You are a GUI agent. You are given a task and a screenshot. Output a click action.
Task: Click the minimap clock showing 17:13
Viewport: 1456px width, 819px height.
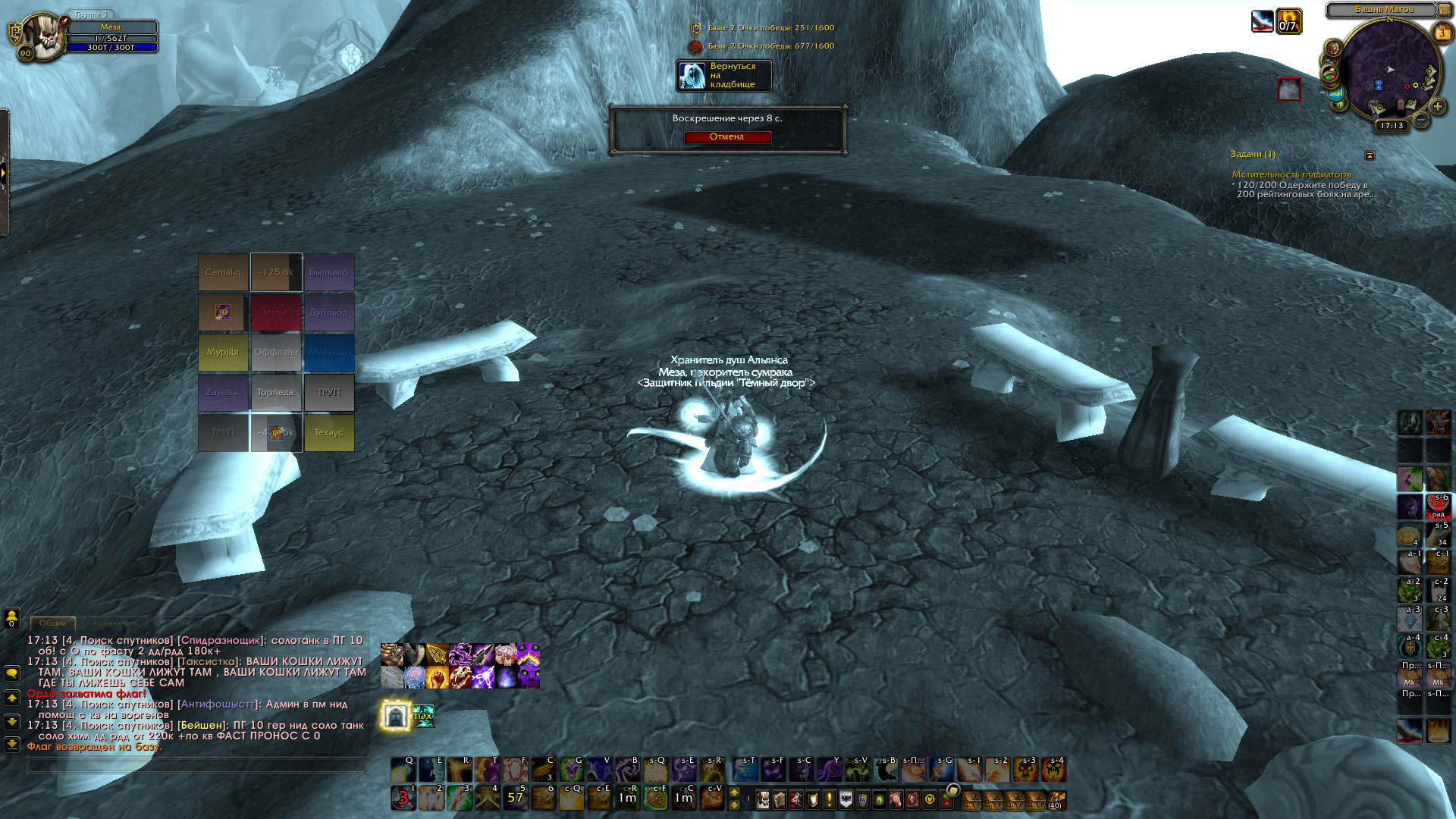(1392, 126)
